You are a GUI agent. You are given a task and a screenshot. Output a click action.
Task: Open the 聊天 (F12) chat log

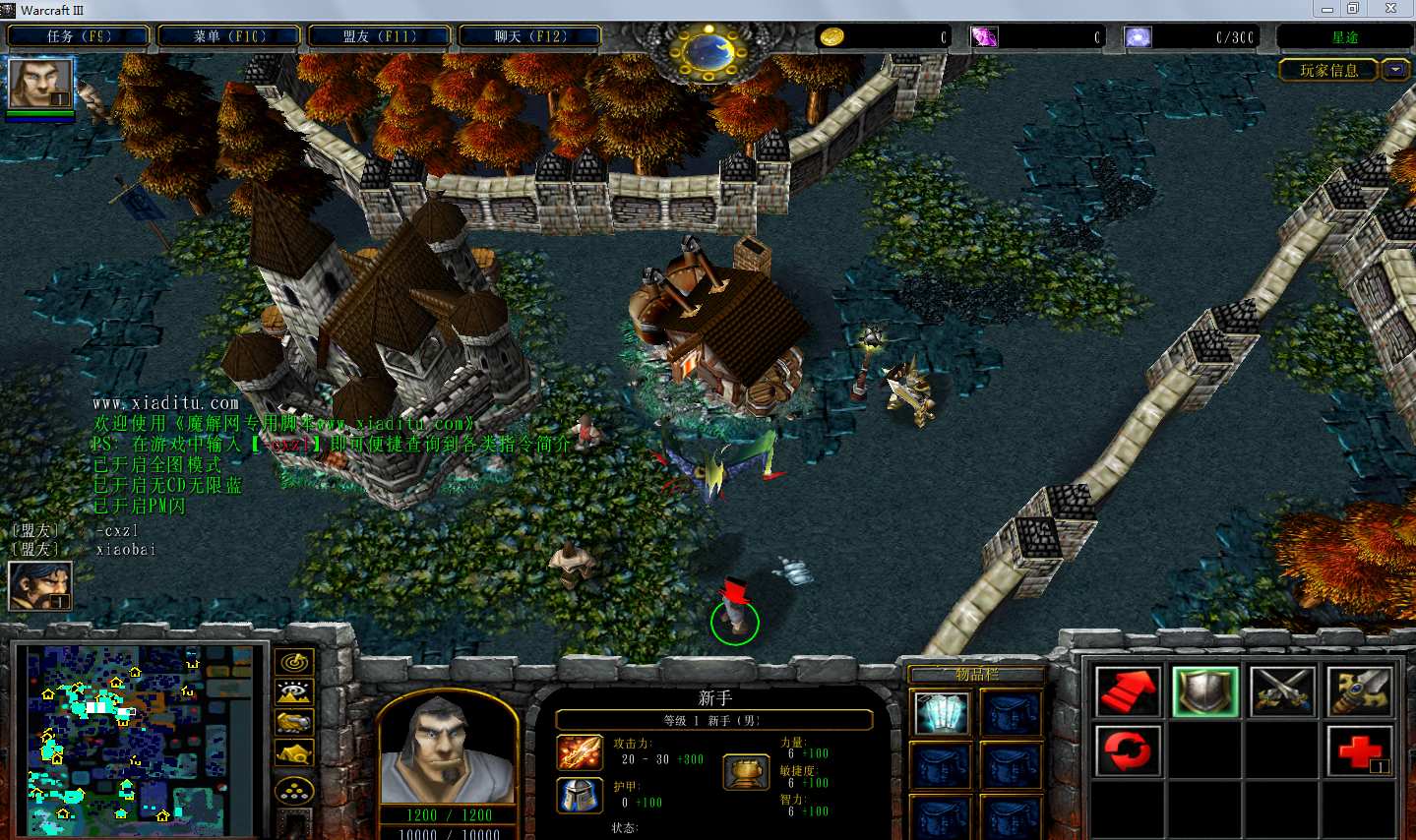click(x=530, y=36)
